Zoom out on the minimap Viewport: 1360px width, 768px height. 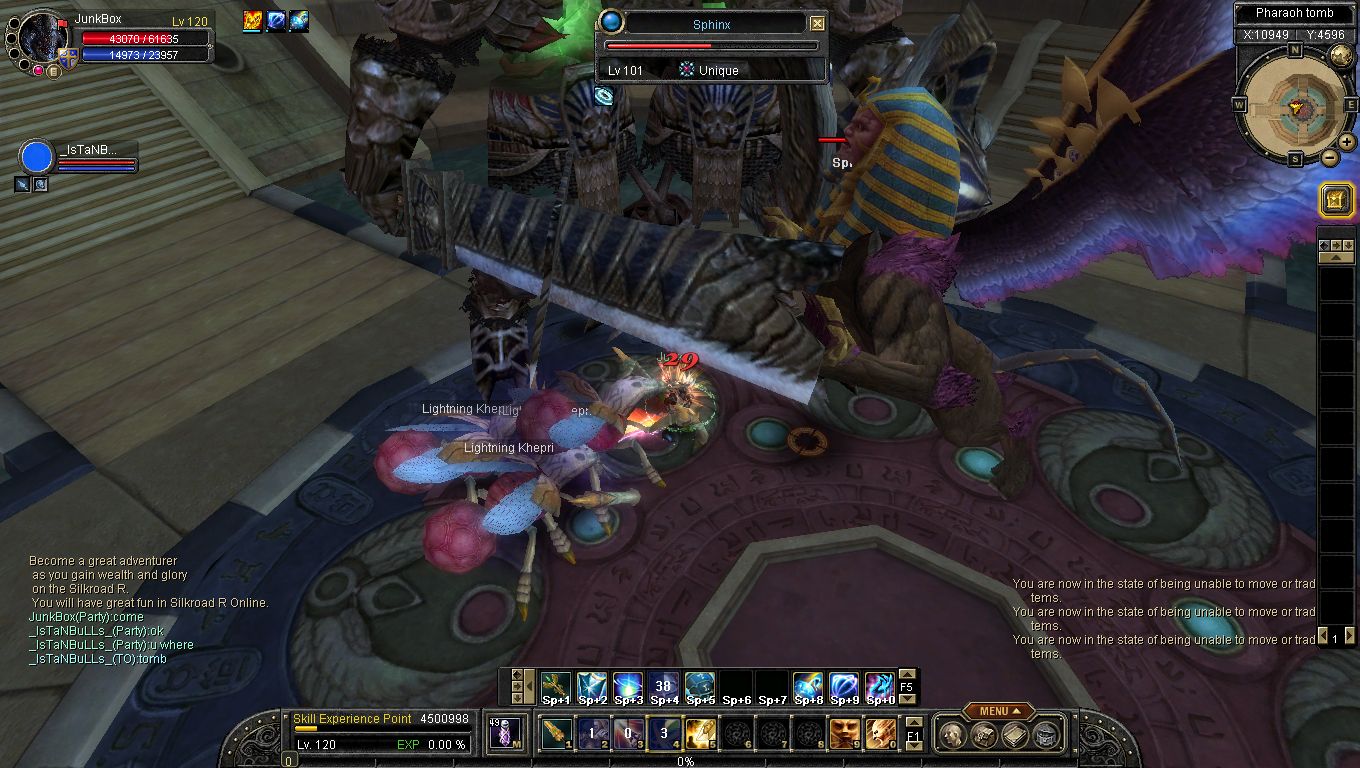point(1329,157)
